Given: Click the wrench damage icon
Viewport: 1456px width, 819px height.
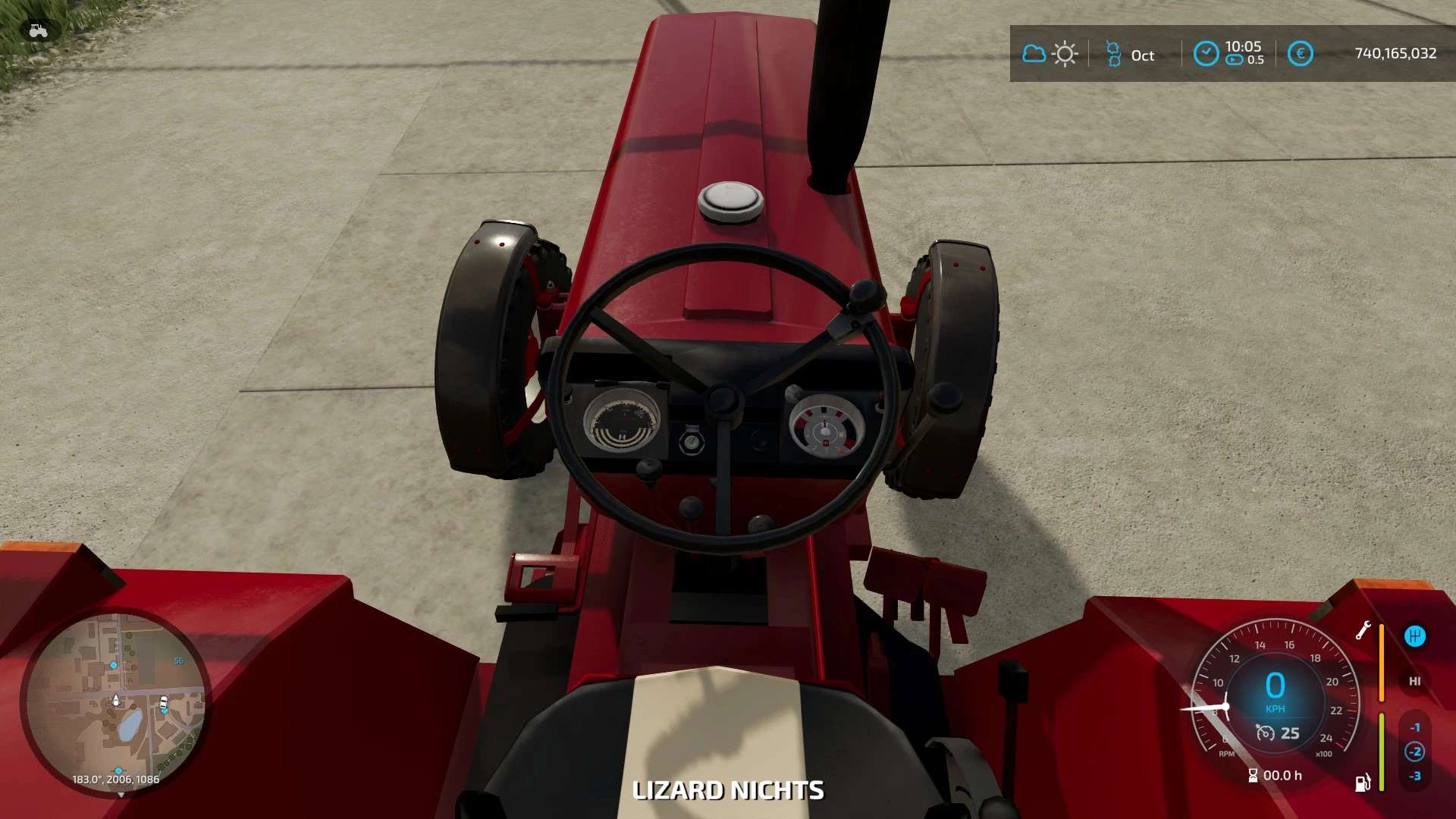Looking at the screenshot, I should click(x=1363, y=630).
